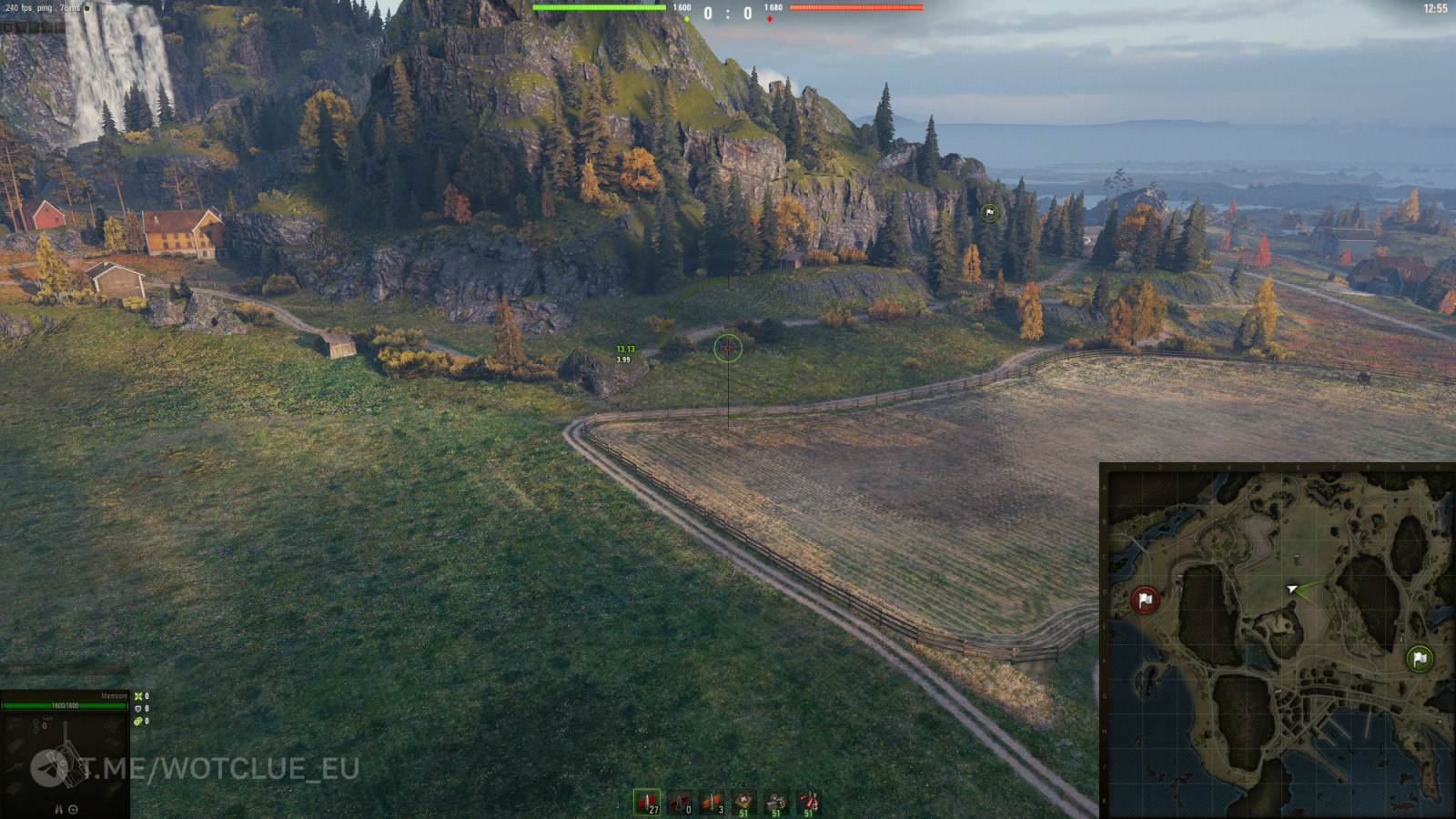Click the green allied base flag on minimap
This screenshot has height=819, width=1456.
1419,658
